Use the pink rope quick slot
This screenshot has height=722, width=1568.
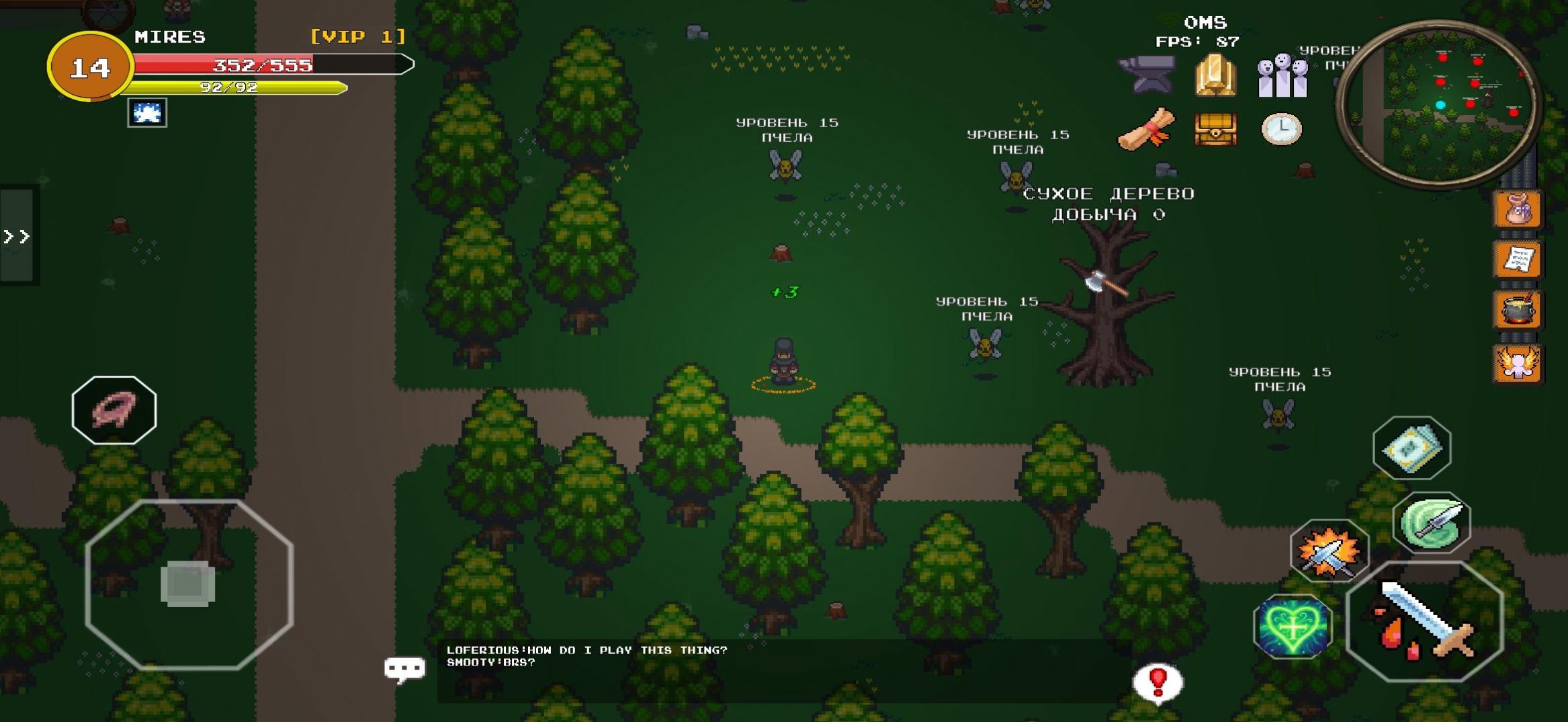click(x=114, y=409)
